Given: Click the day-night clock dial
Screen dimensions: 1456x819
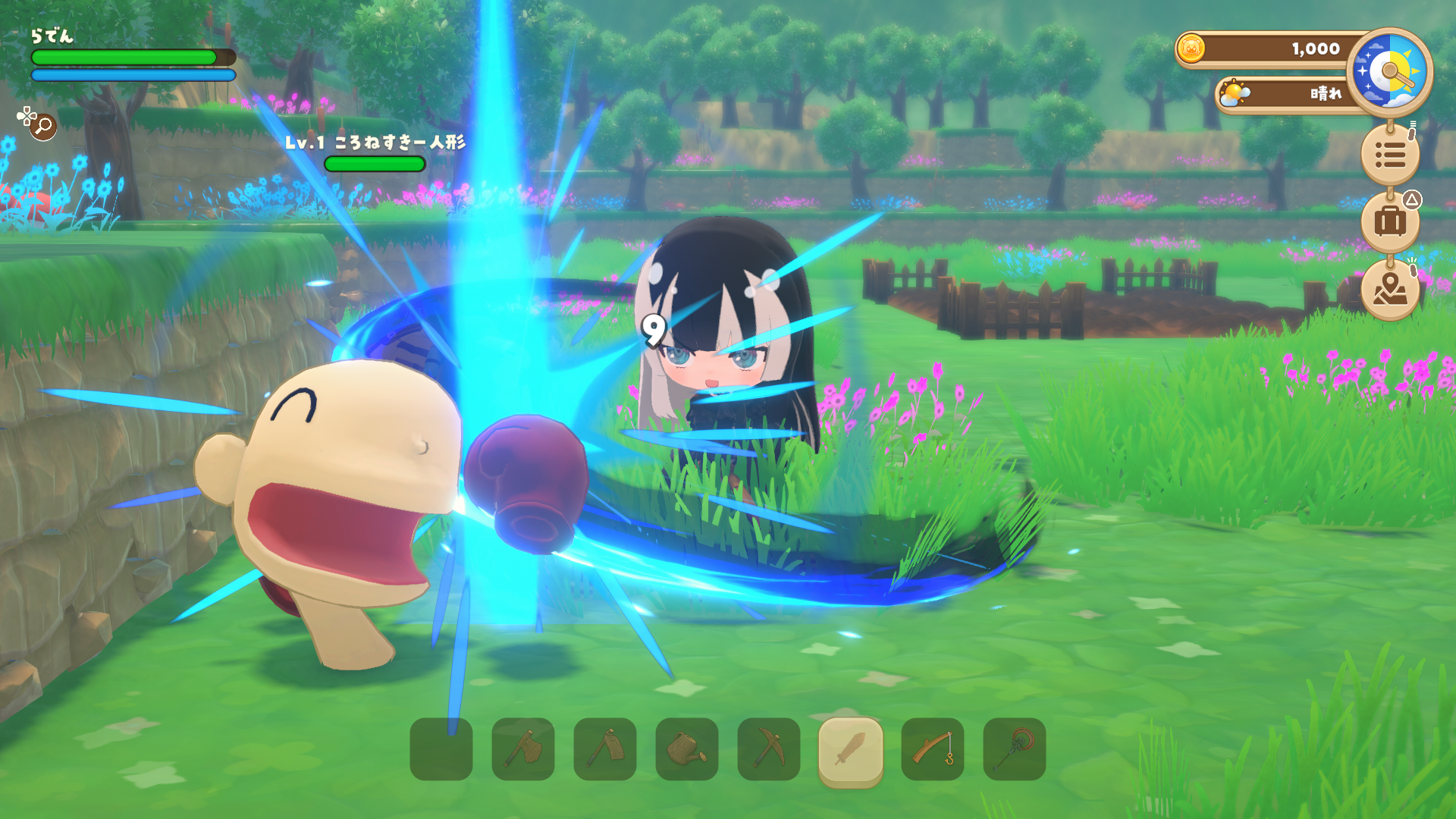Looking at the screenshot, I should tap(1390, 72).
